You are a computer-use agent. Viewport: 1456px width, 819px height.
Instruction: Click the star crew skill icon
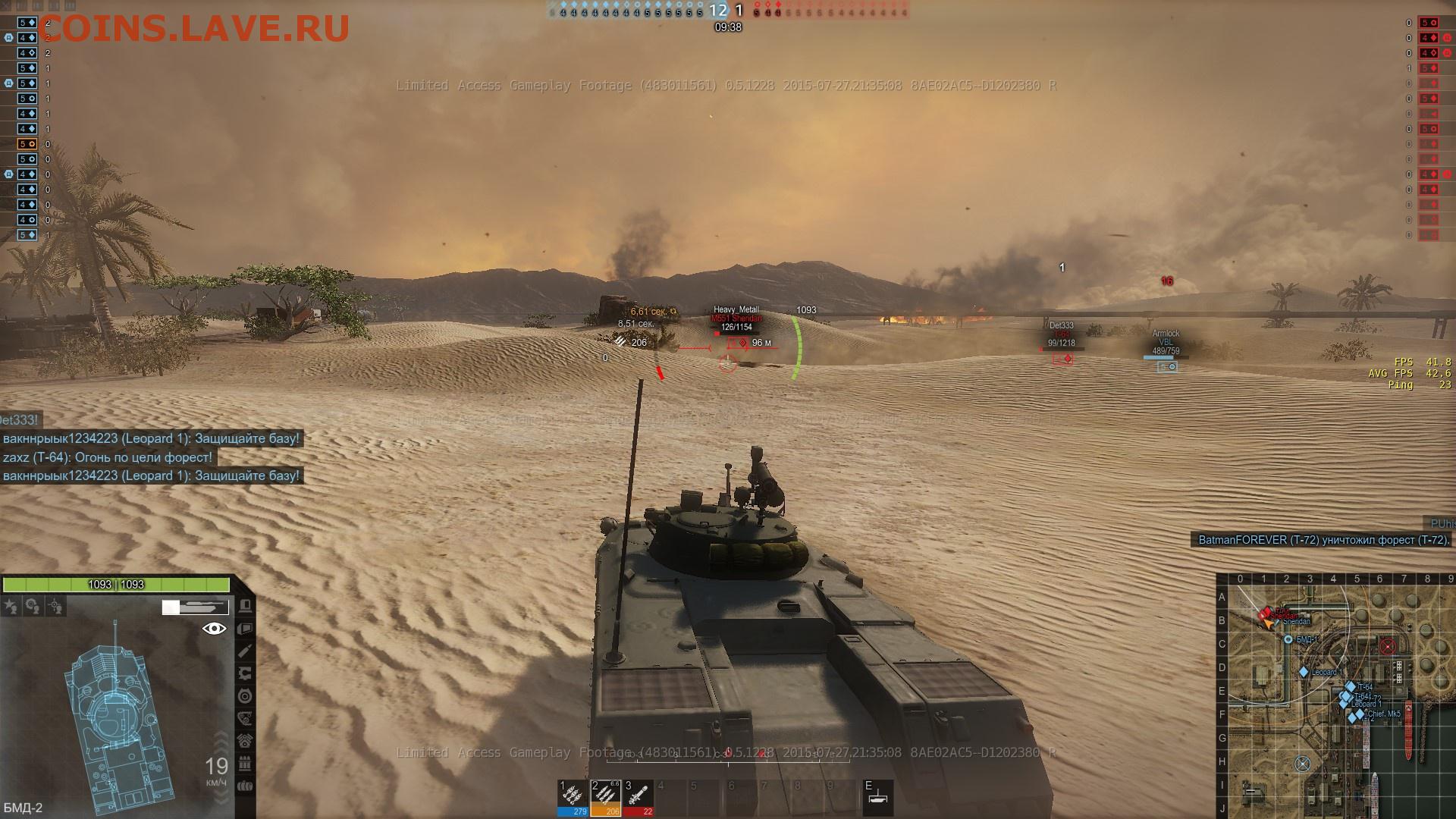(x=11, y=606)
